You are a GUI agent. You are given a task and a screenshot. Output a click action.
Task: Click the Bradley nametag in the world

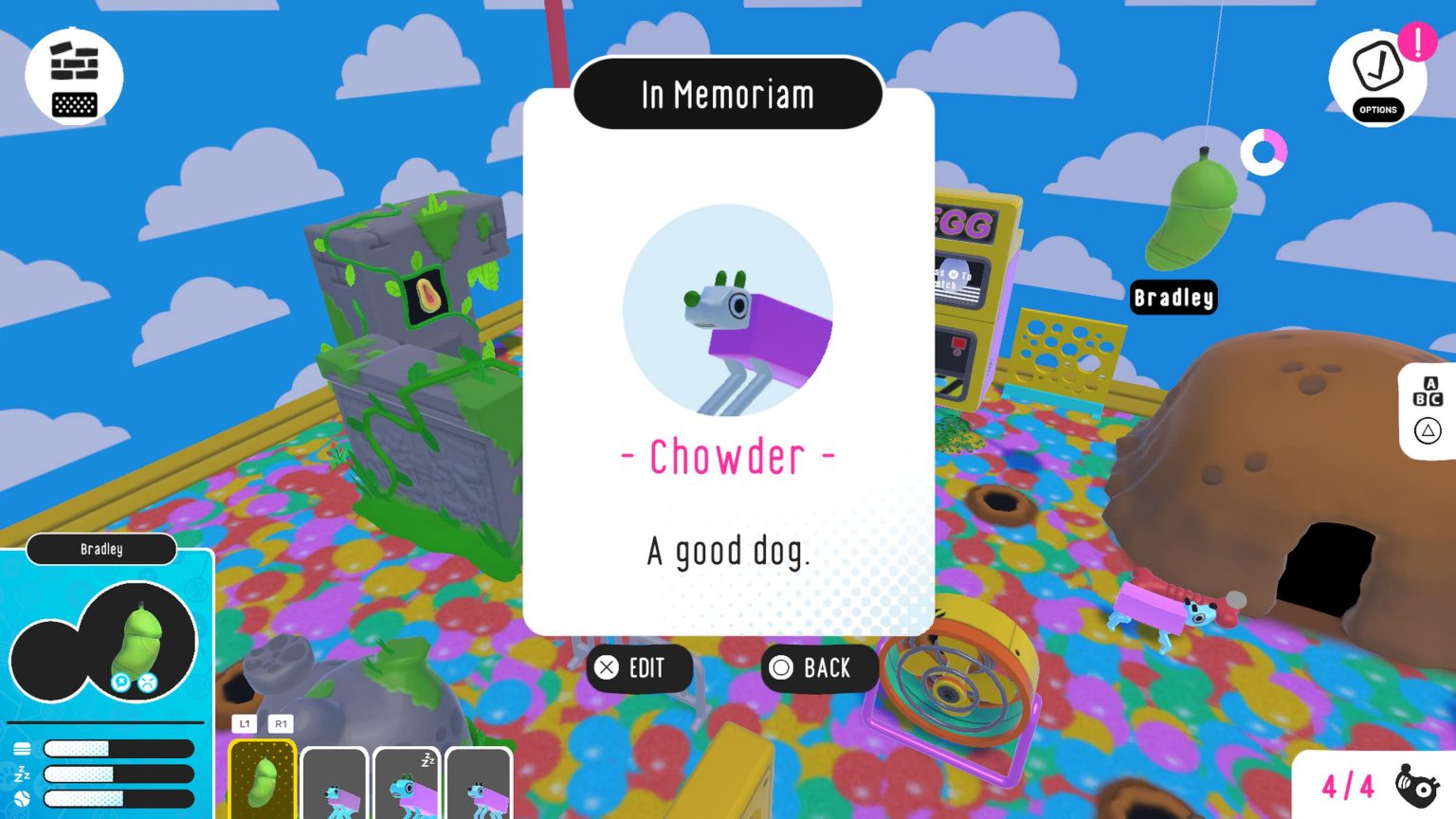pos(1174,298)
